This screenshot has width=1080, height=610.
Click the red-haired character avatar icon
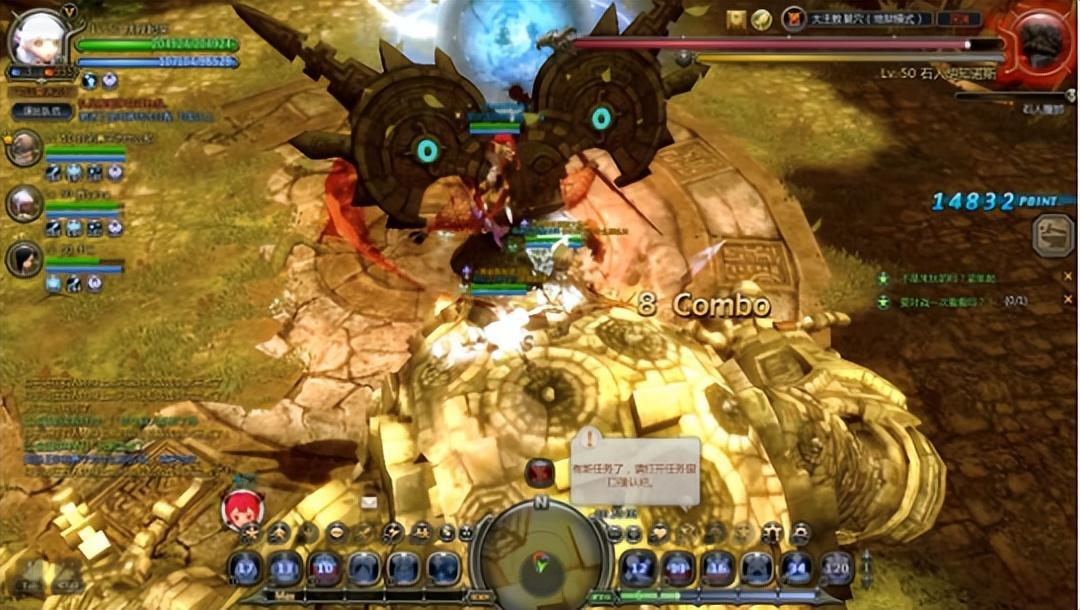242,509
